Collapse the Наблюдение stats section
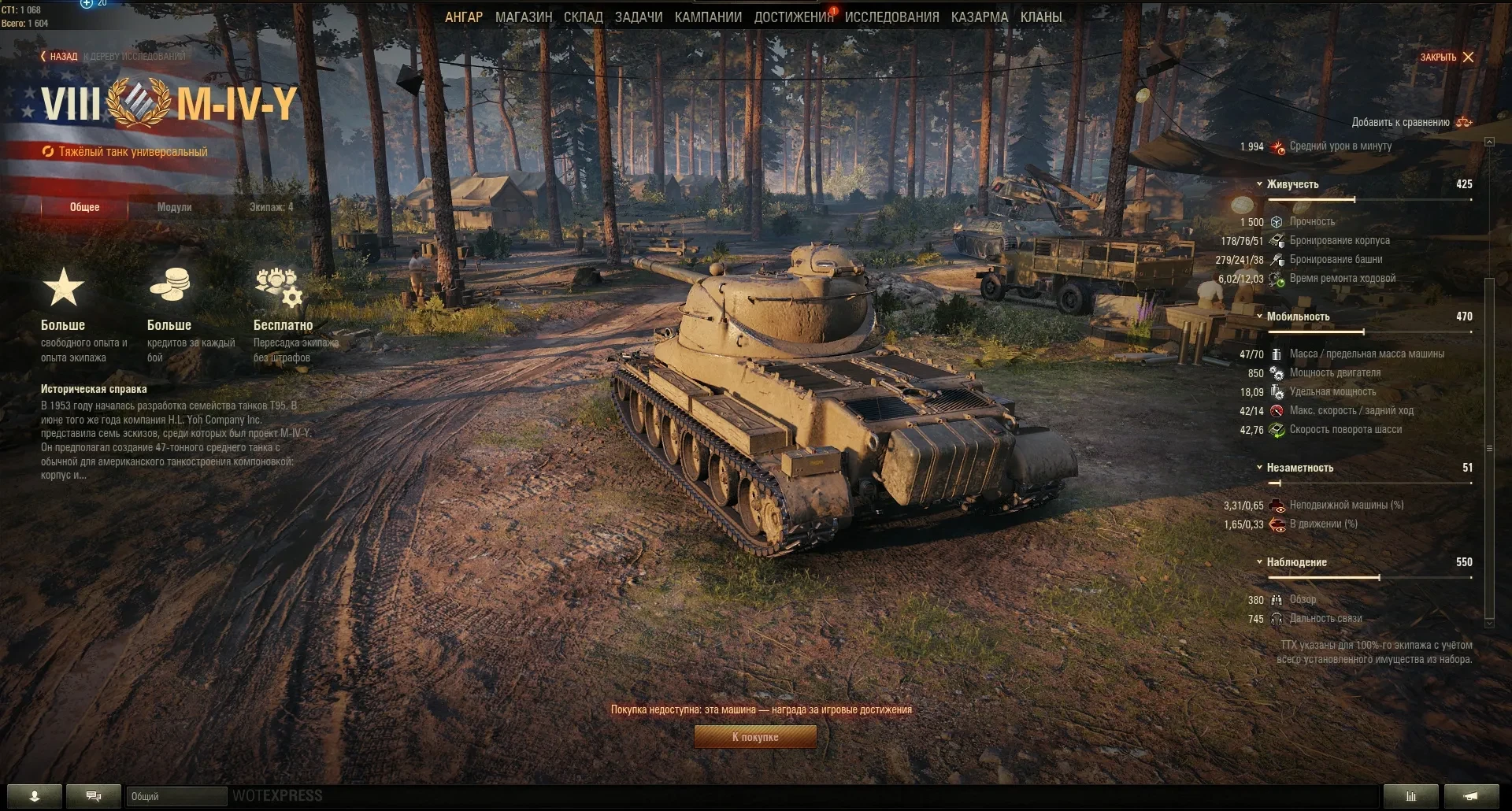The width and height of the screenshot is (1512, 811). 1295,562
